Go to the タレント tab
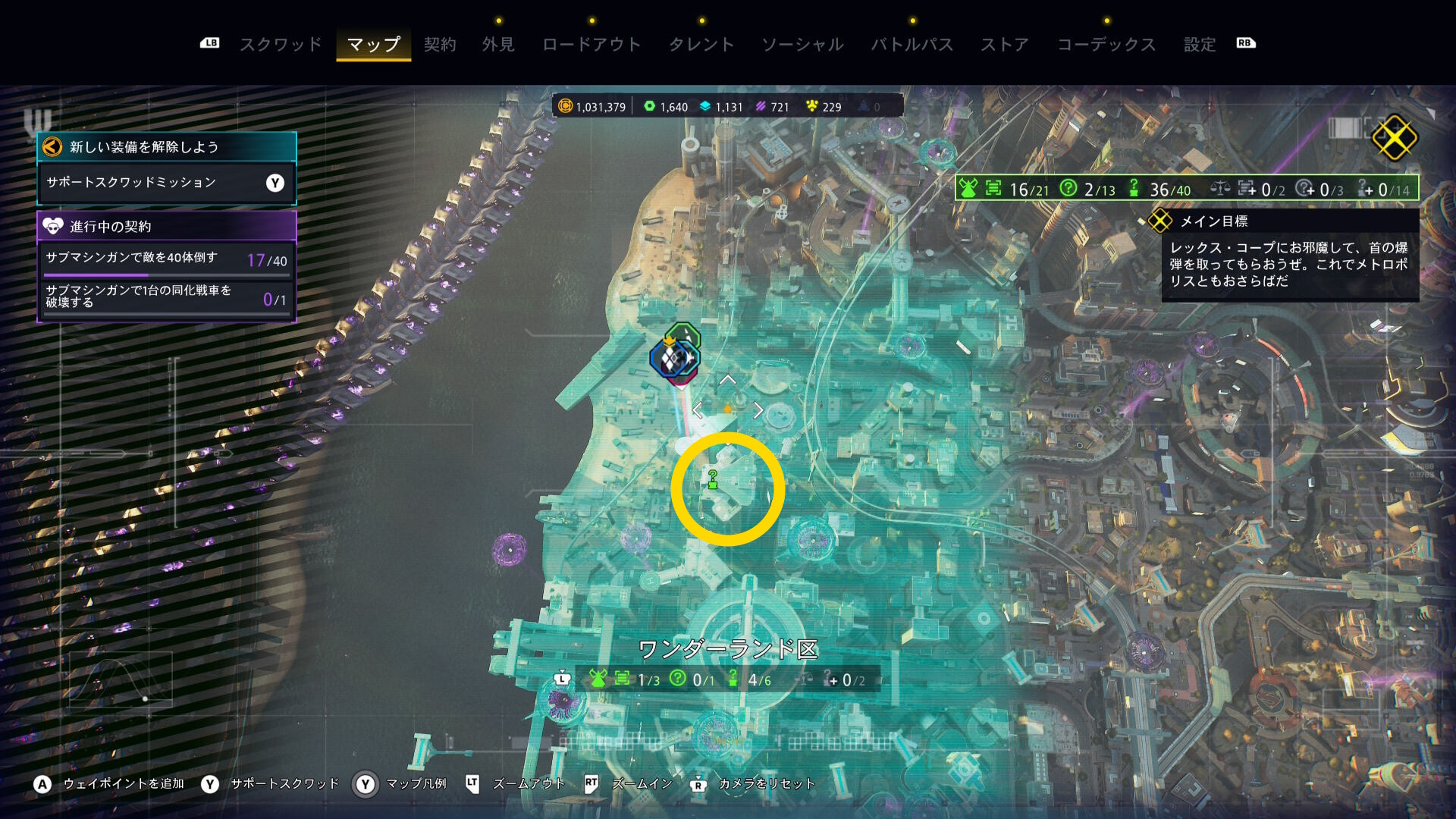 pos(701,45)
